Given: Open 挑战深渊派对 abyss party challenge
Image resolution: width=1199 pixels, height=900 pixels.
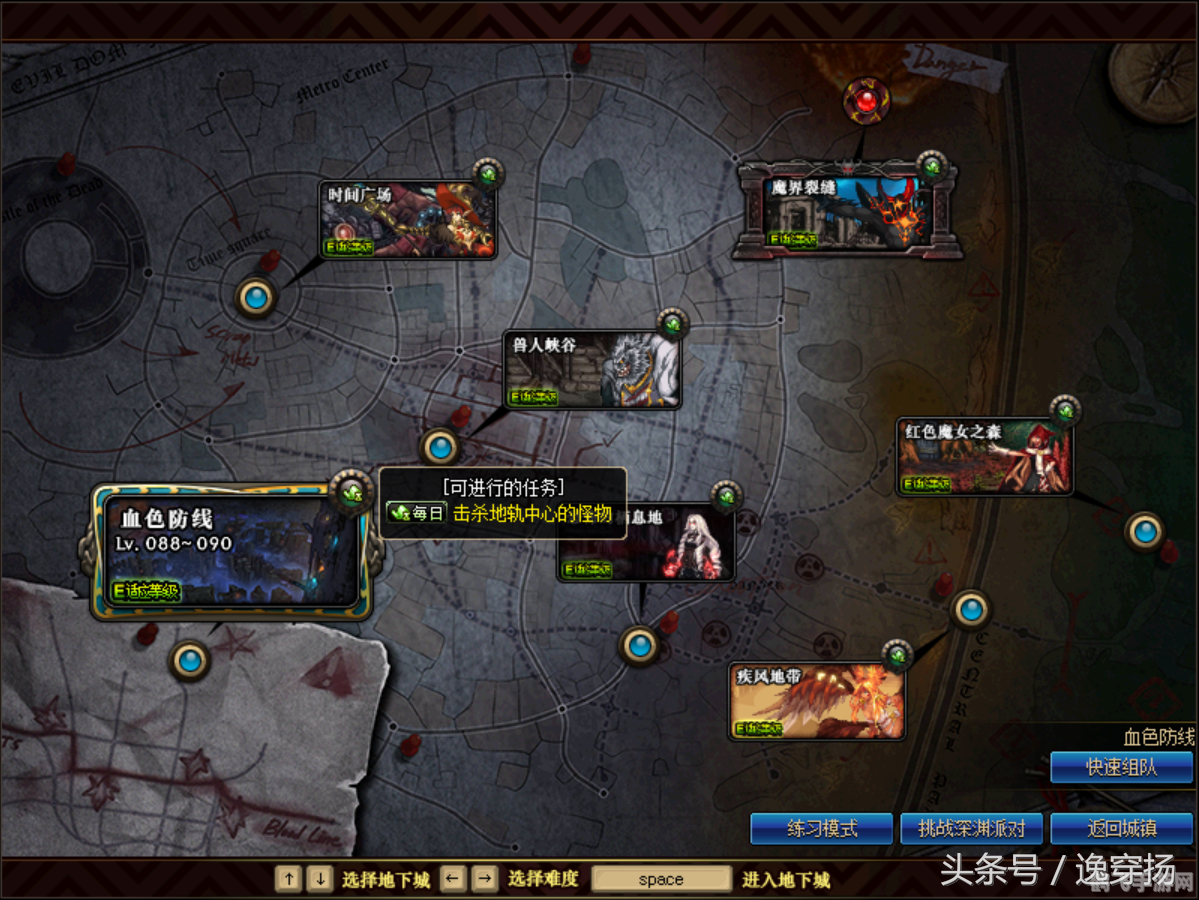Looking at the screenshot, I should click(972, 829).
